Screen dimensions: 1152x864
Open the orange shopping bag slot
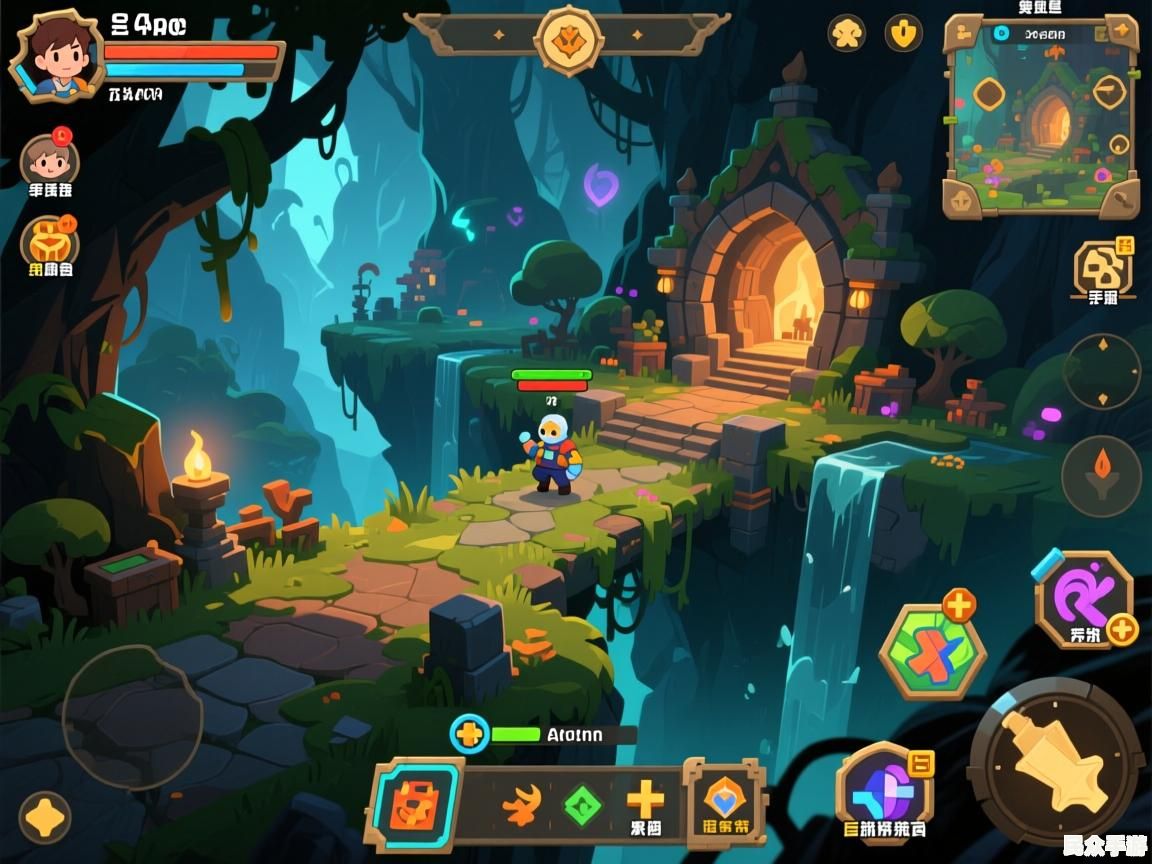pos(415,804)
